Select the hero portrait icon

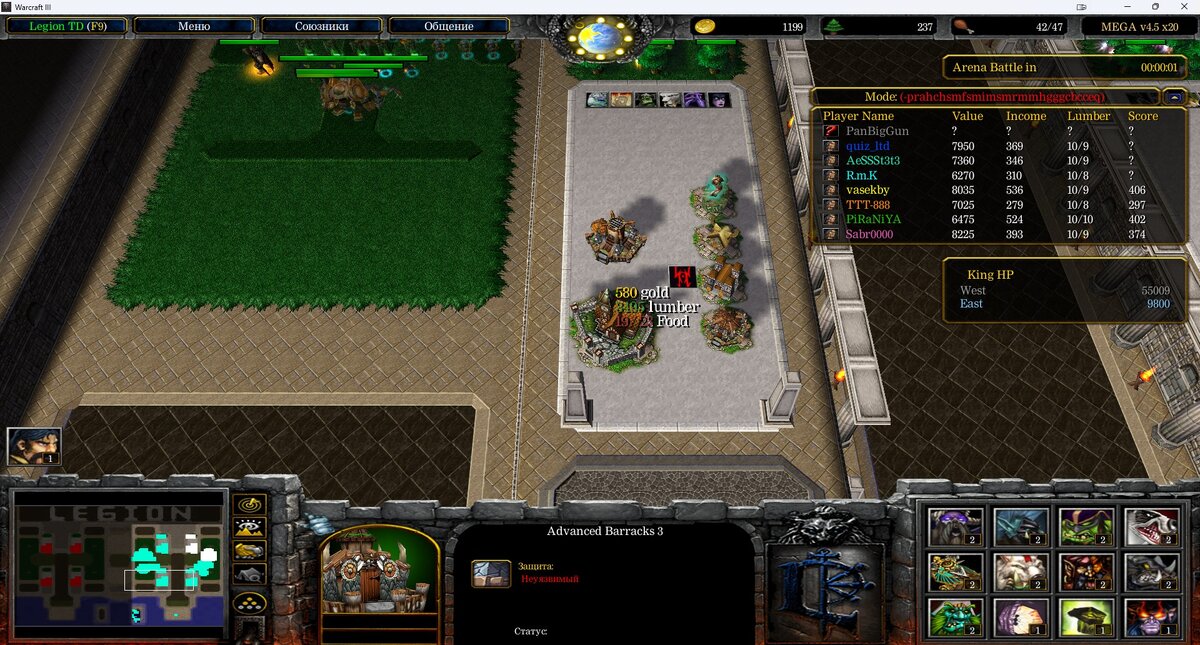(34, 446)
